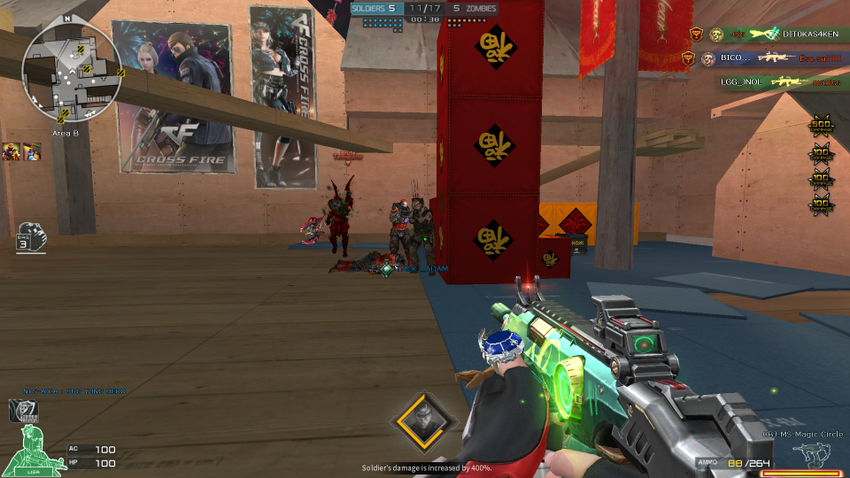Image resolution: width=850 pixels, height=478 pixels.
Task: Click the first yellow soldier buff icon
Action: [x=12, y=151]
